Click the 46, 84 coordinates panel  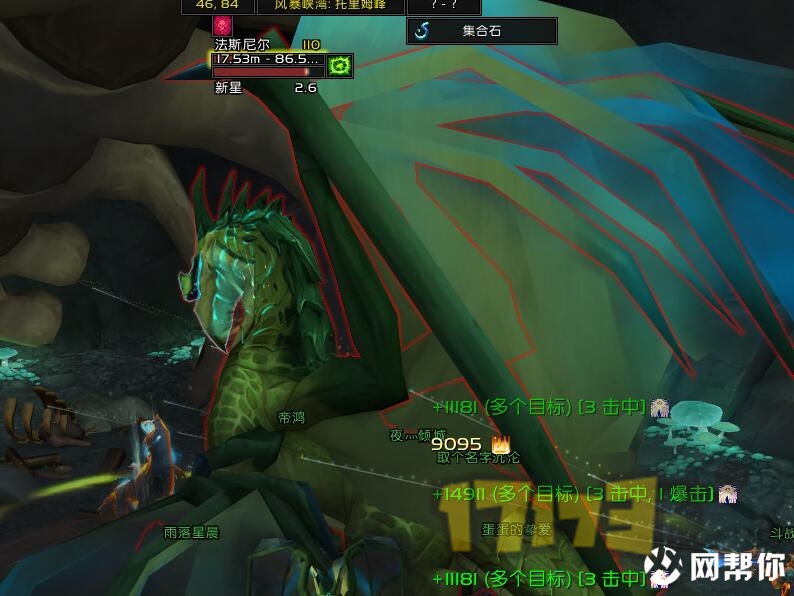pos(217,6)
